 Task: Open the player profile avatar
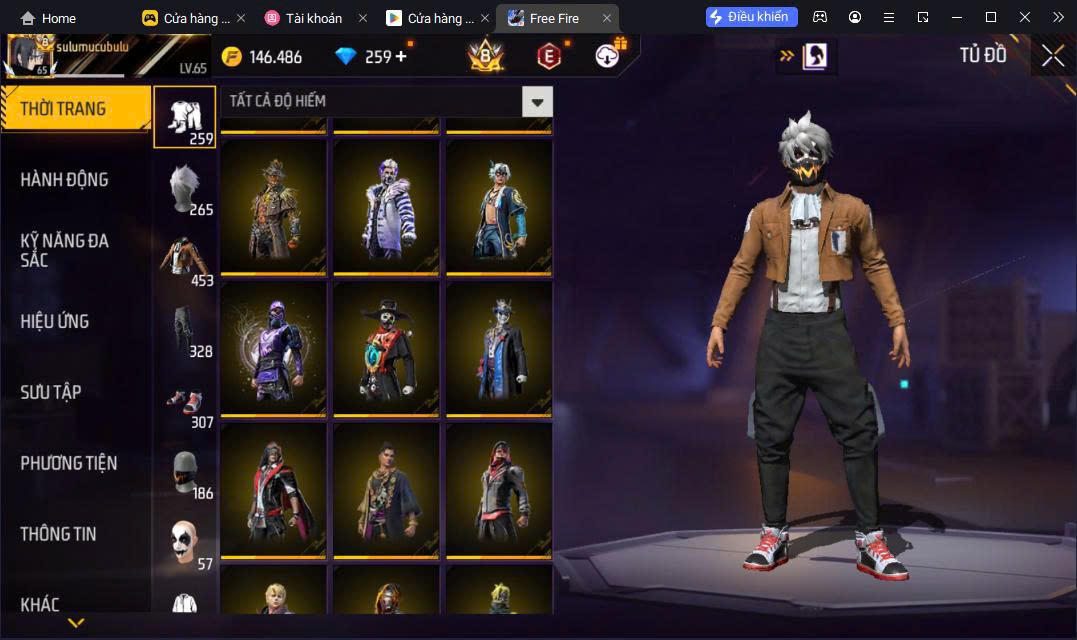pos(31,56)
